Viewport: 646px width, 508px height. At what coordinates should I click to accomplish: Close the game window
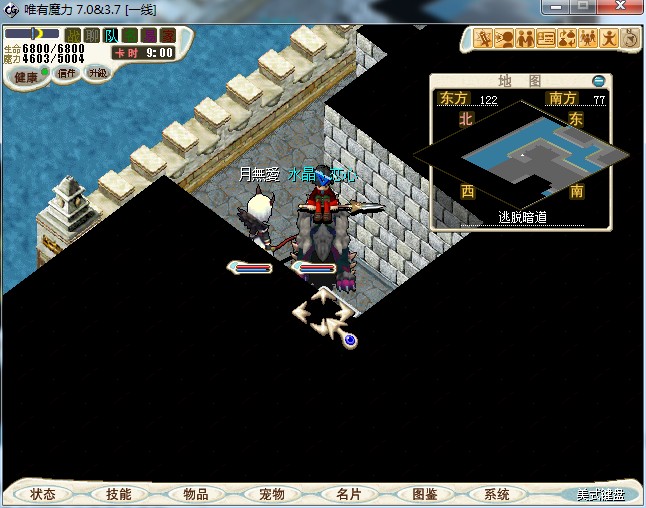(x=619, y=7)
